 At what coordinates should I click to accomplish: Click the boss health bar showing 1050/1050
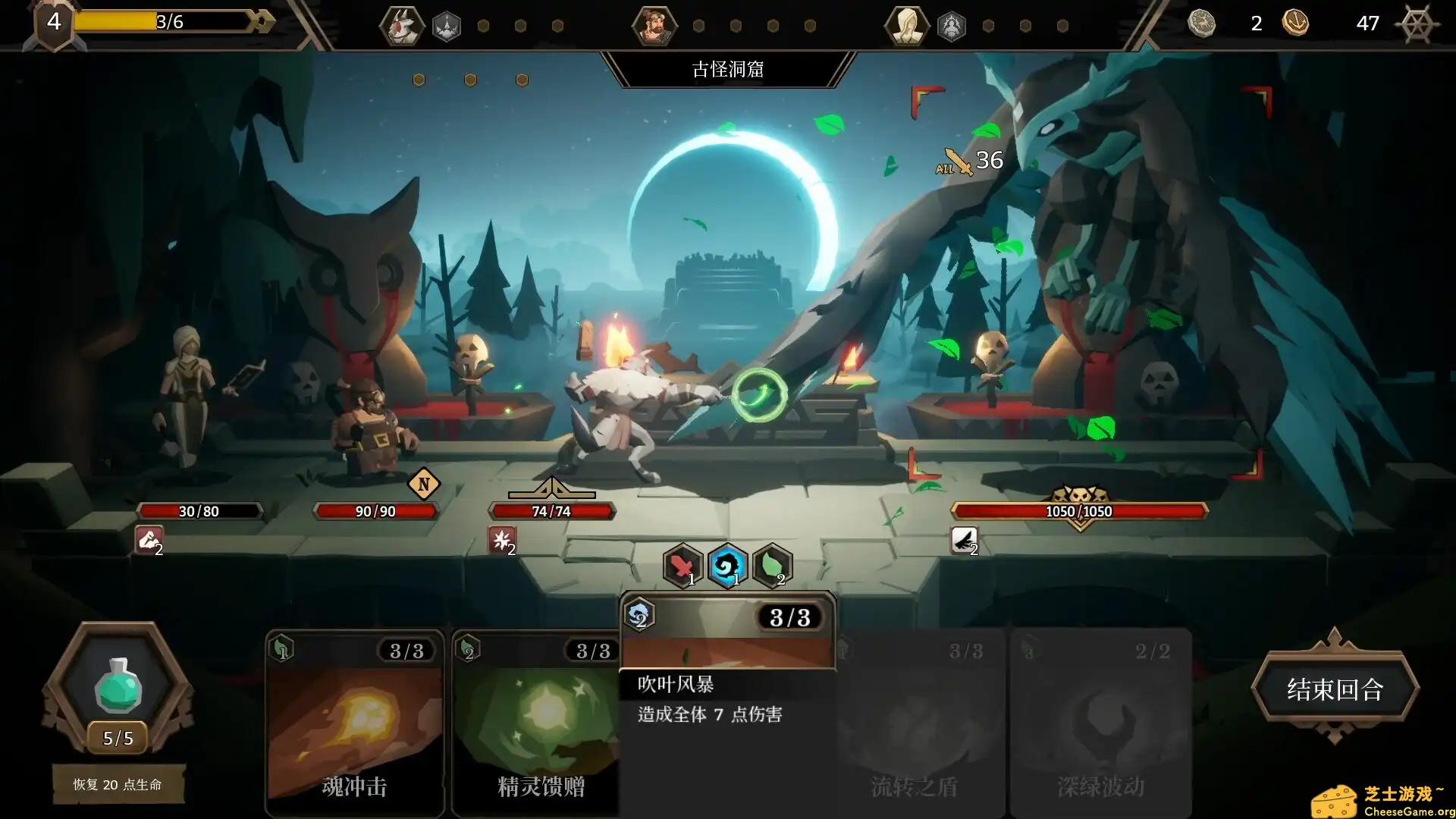1080,510
